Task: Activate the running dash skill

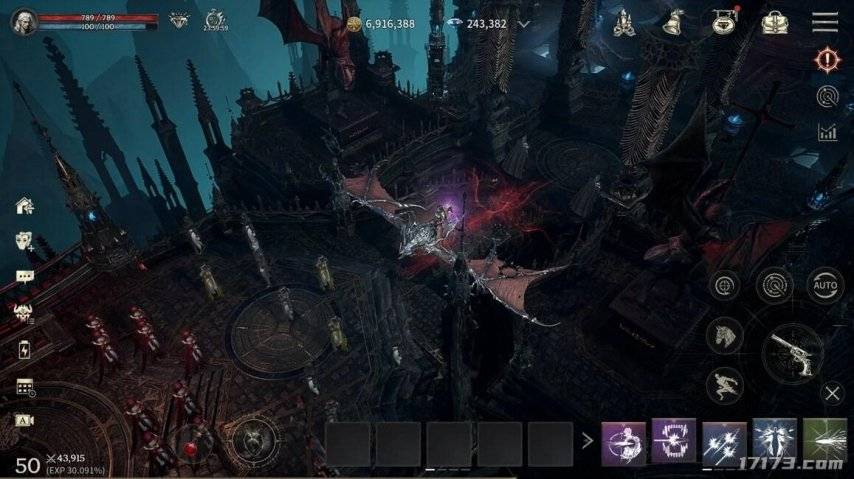Action: [725, 385]
